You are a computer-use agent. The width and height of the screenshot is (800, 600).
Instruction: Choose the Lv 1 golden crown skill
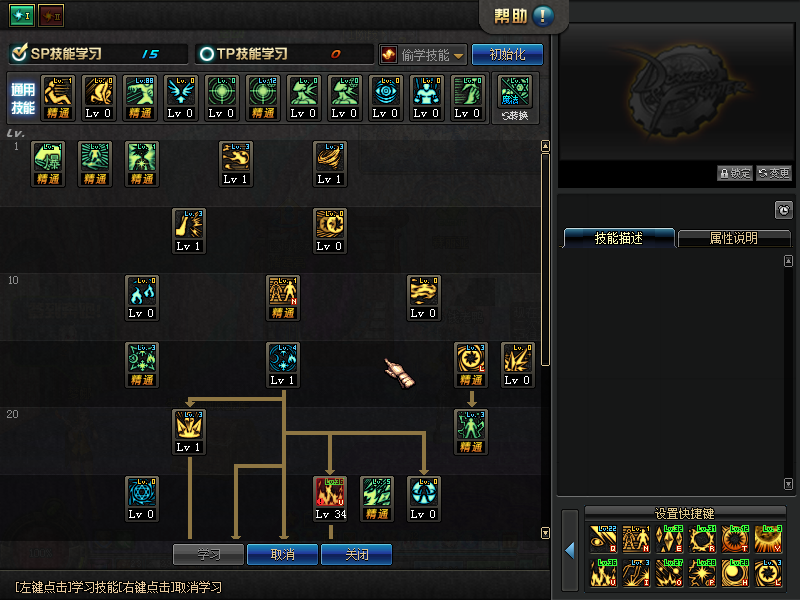click(x=189, y=430)
